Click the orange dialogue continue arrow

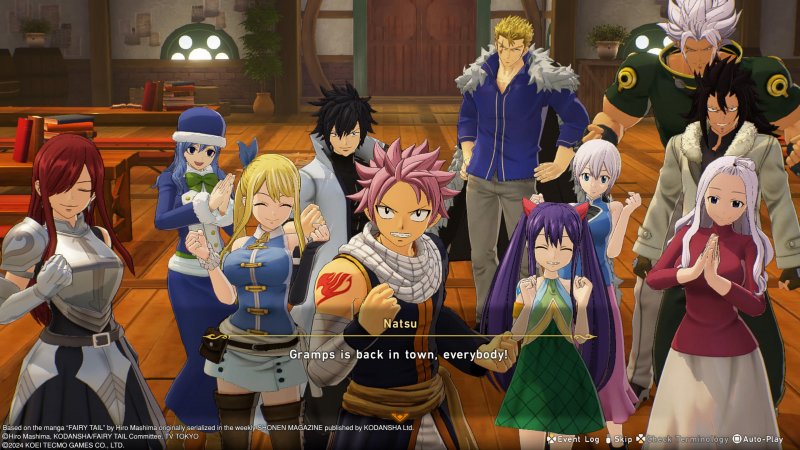click(x=400, y=416)
